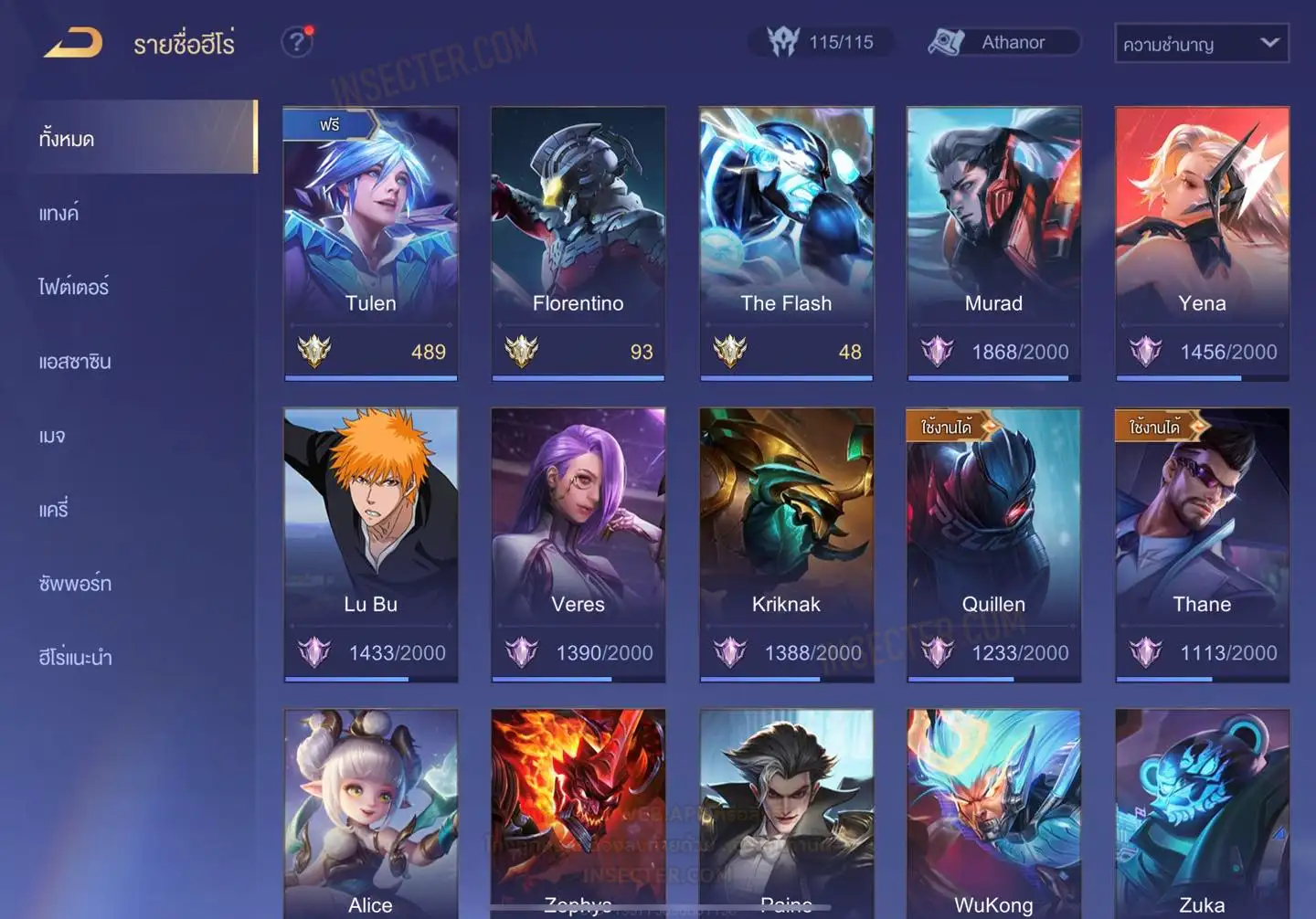Image resolution: width=1316 pixels, height=919 pixels.
Task: Select the Veres hero card
Action: (578, 544)
